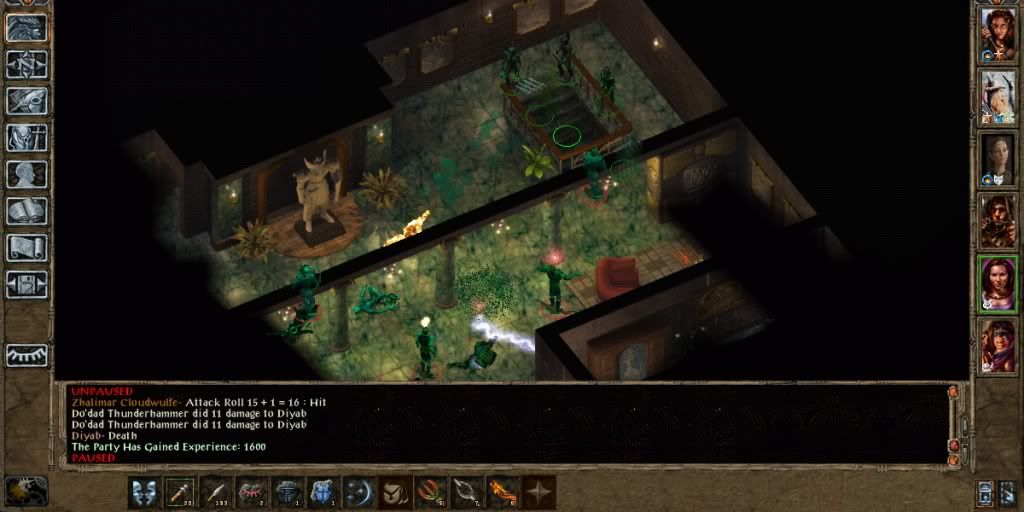This screenshot has width=1024, height=512.
Task: Click the closed-eye button on the left sidebar
Action: [27, 354]
